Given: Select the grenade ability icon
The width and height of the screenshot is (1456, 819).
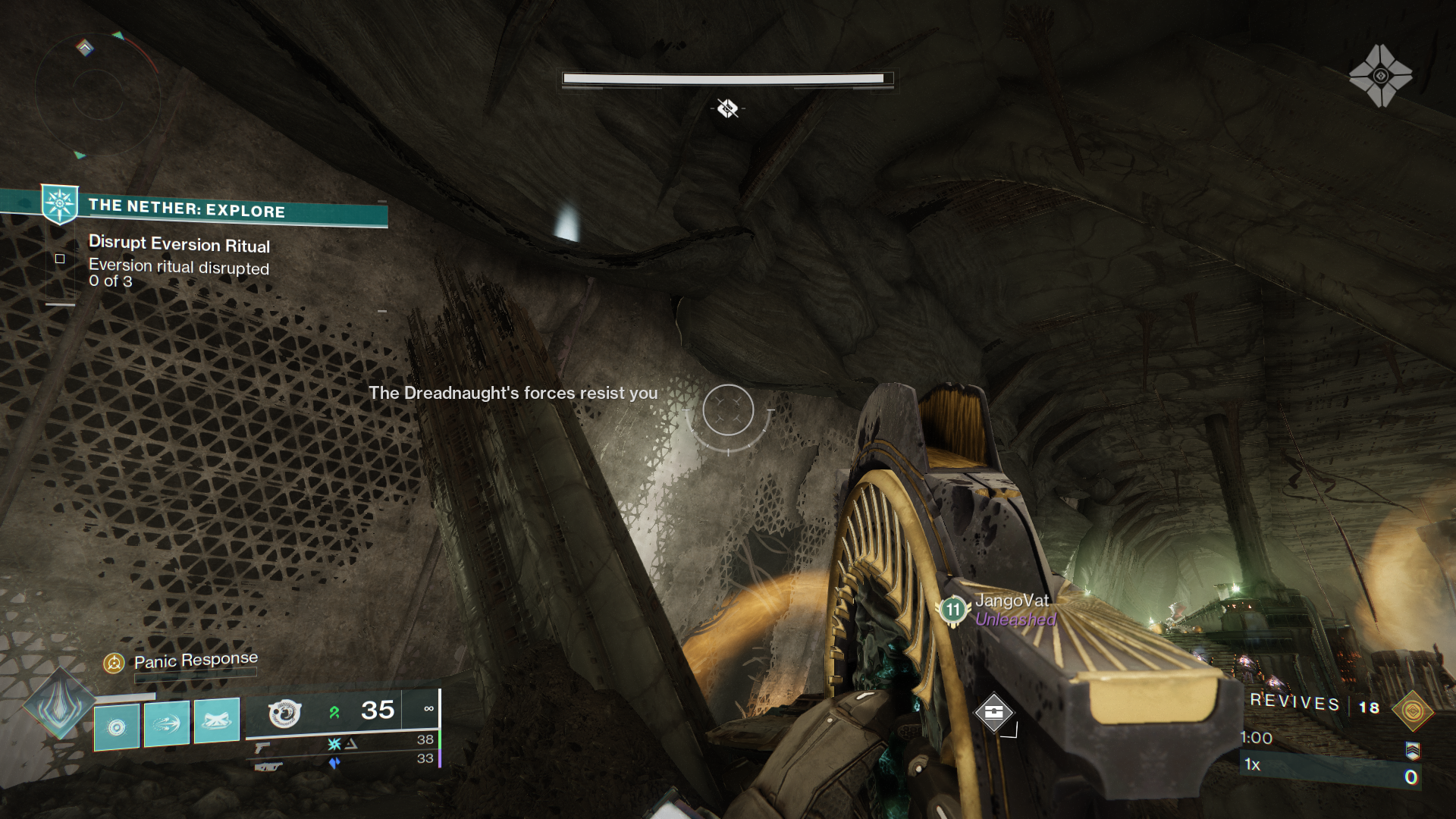Looking at the screenshot, I should click(x=116, y=727).
